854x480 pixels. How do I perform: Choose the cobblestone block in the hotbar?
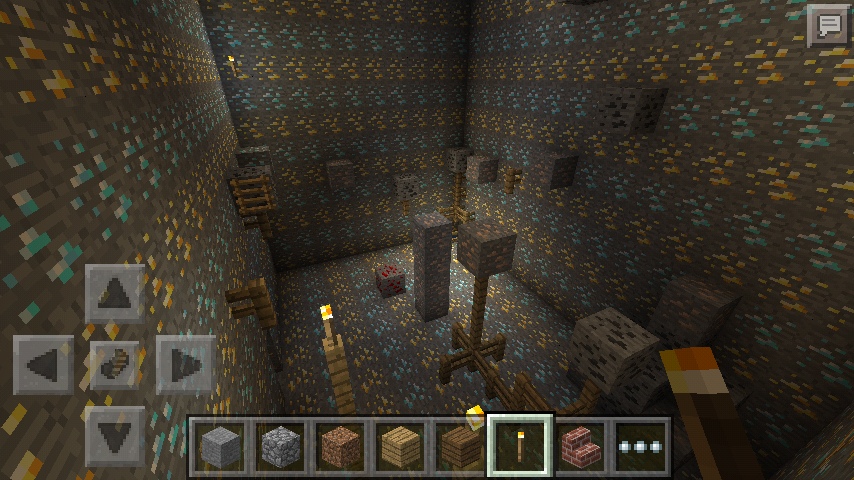tap(279, 446)
